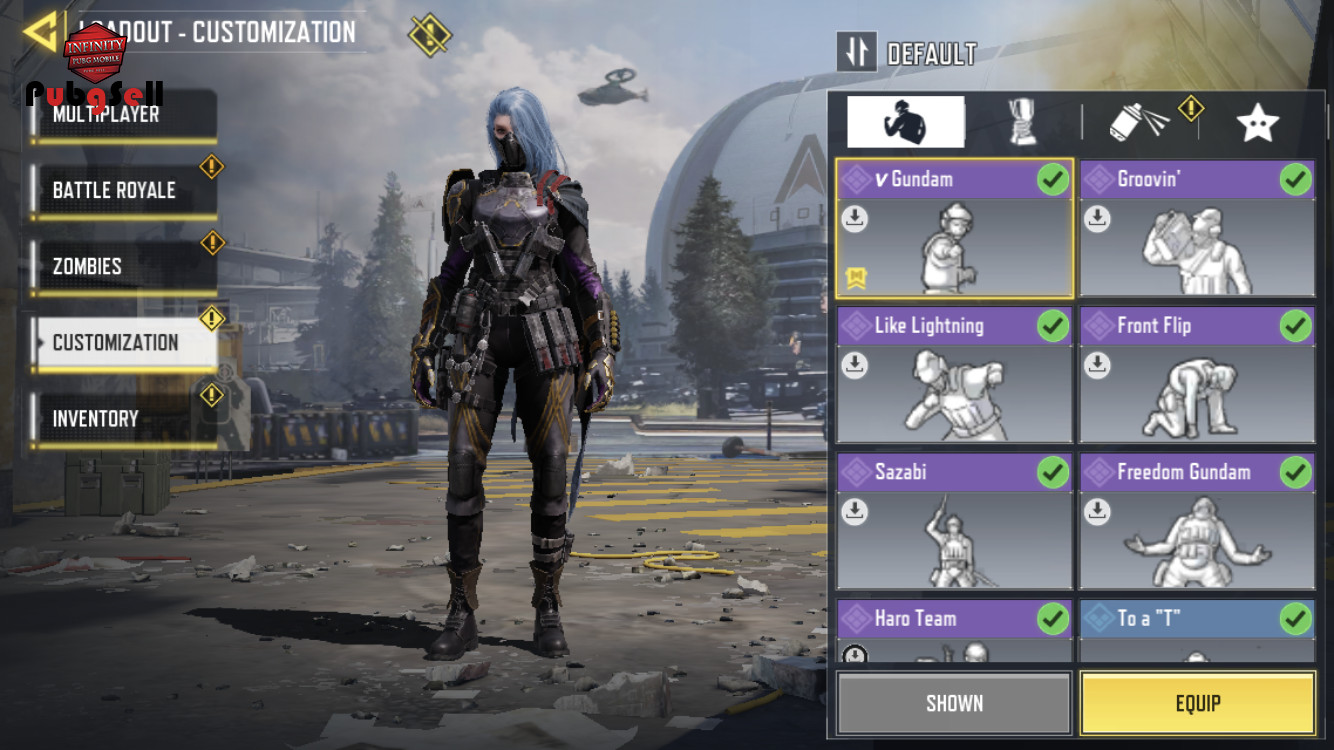Choose the Like Lightning emote

954,375
